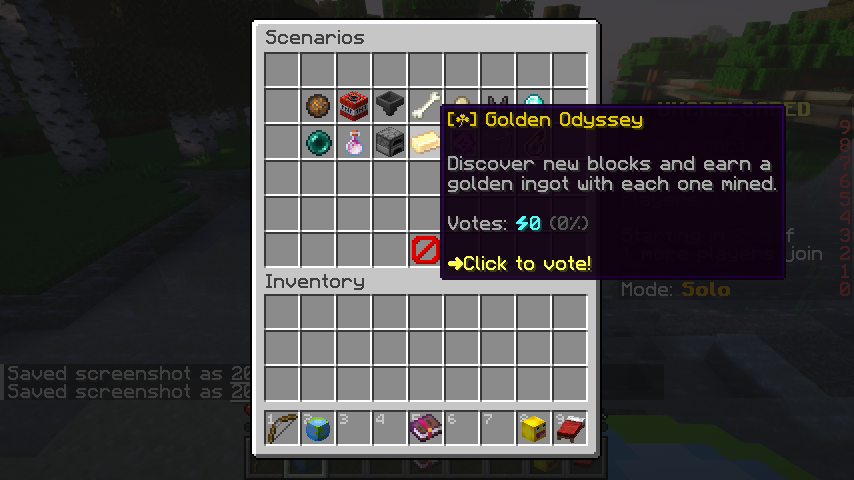The height and width of the screenshot is (480, 854).
Task: Choose the pink potion scenario
Action: (354, 142)
